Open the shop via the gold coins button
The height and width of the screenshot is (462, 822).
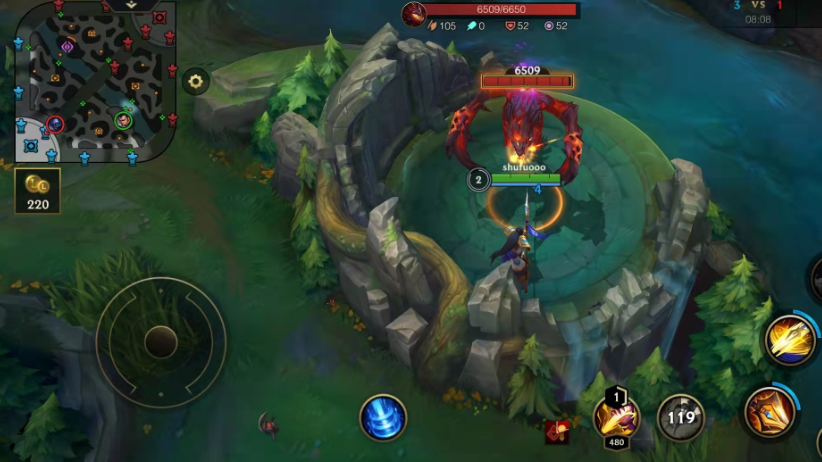coord(38,190)
